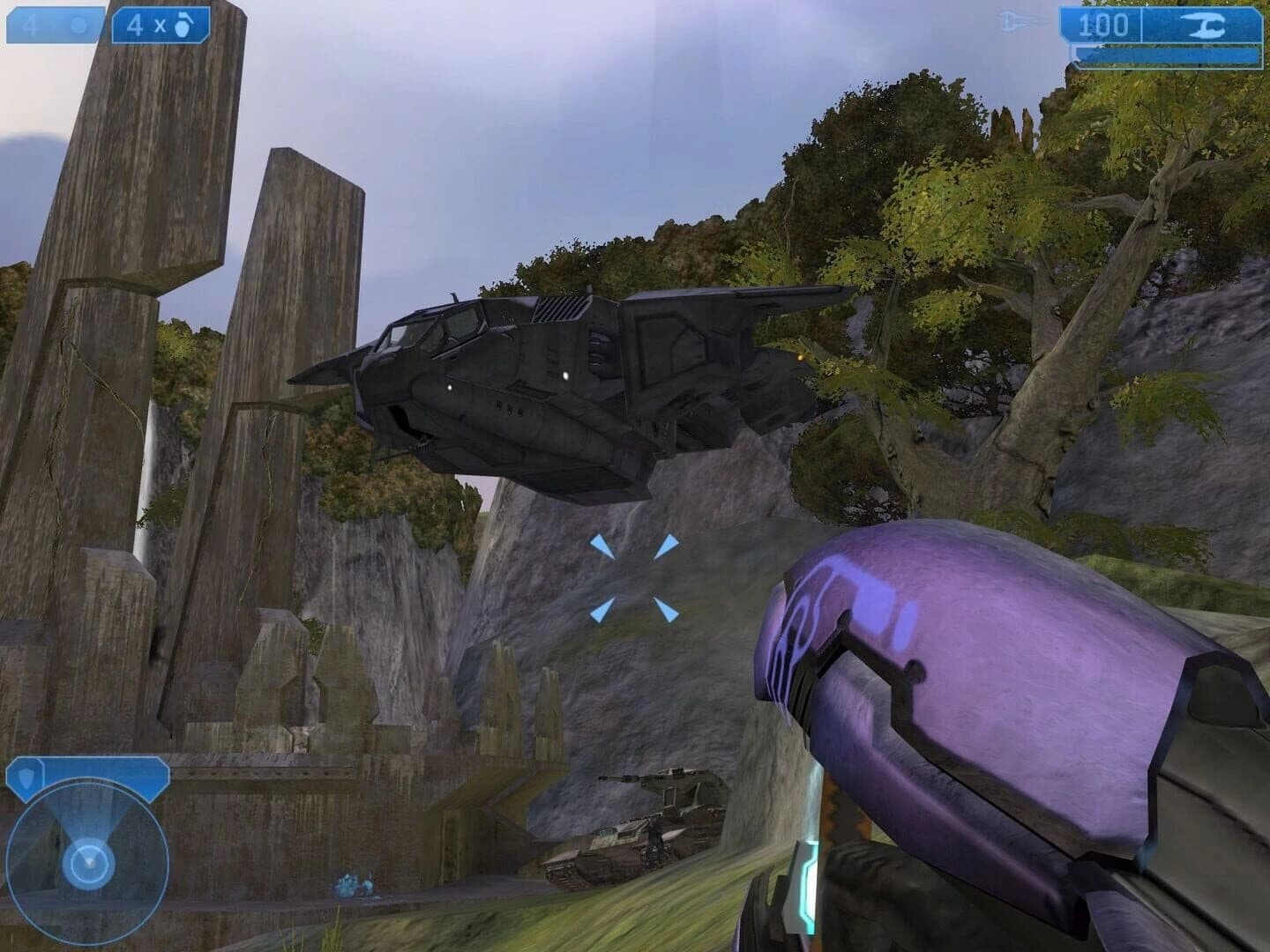Click the blue targeting reticle at screen center
The width and height of the screenshot is (1270, 952).
pyautogui.click(x=637, y=577)
